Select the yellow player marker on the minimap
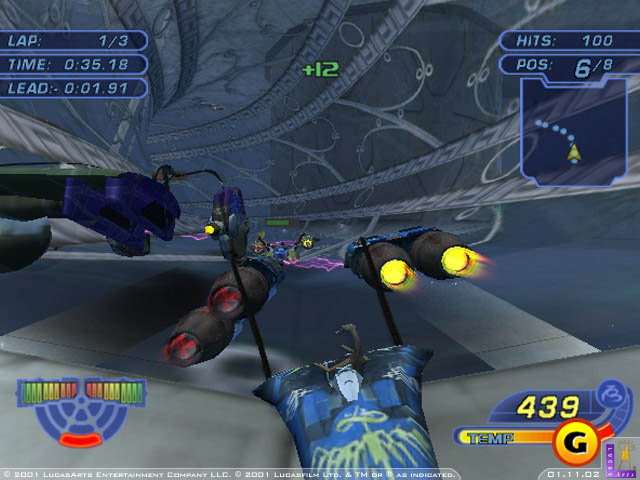 [x=574, y=153]
